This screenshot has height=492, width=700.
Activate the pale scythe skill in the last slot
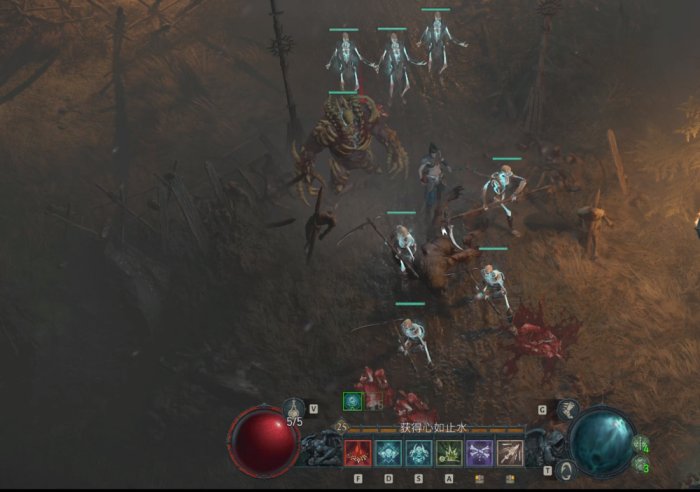[510, 453]
